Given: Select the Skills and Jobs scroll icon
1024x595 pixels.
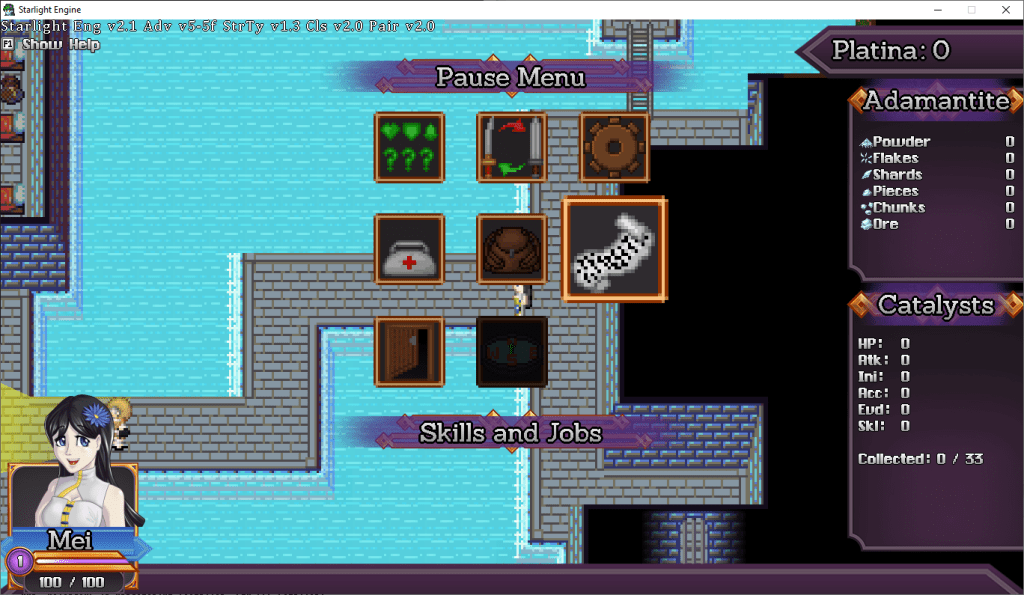Looking at the screenshot, I should [x=614, y=250].
